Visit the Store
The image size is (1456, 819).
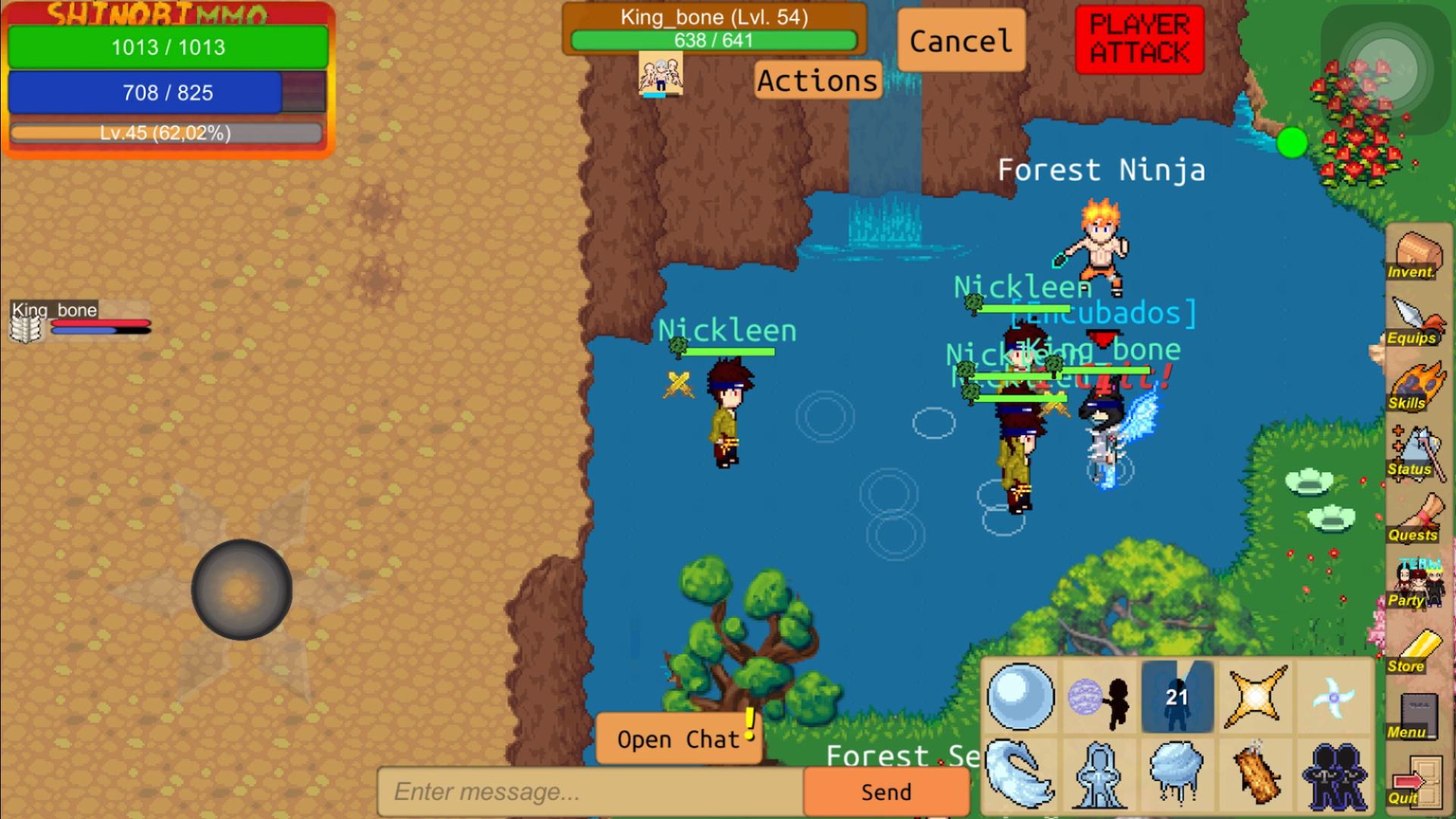click(x=1414, y=651)
